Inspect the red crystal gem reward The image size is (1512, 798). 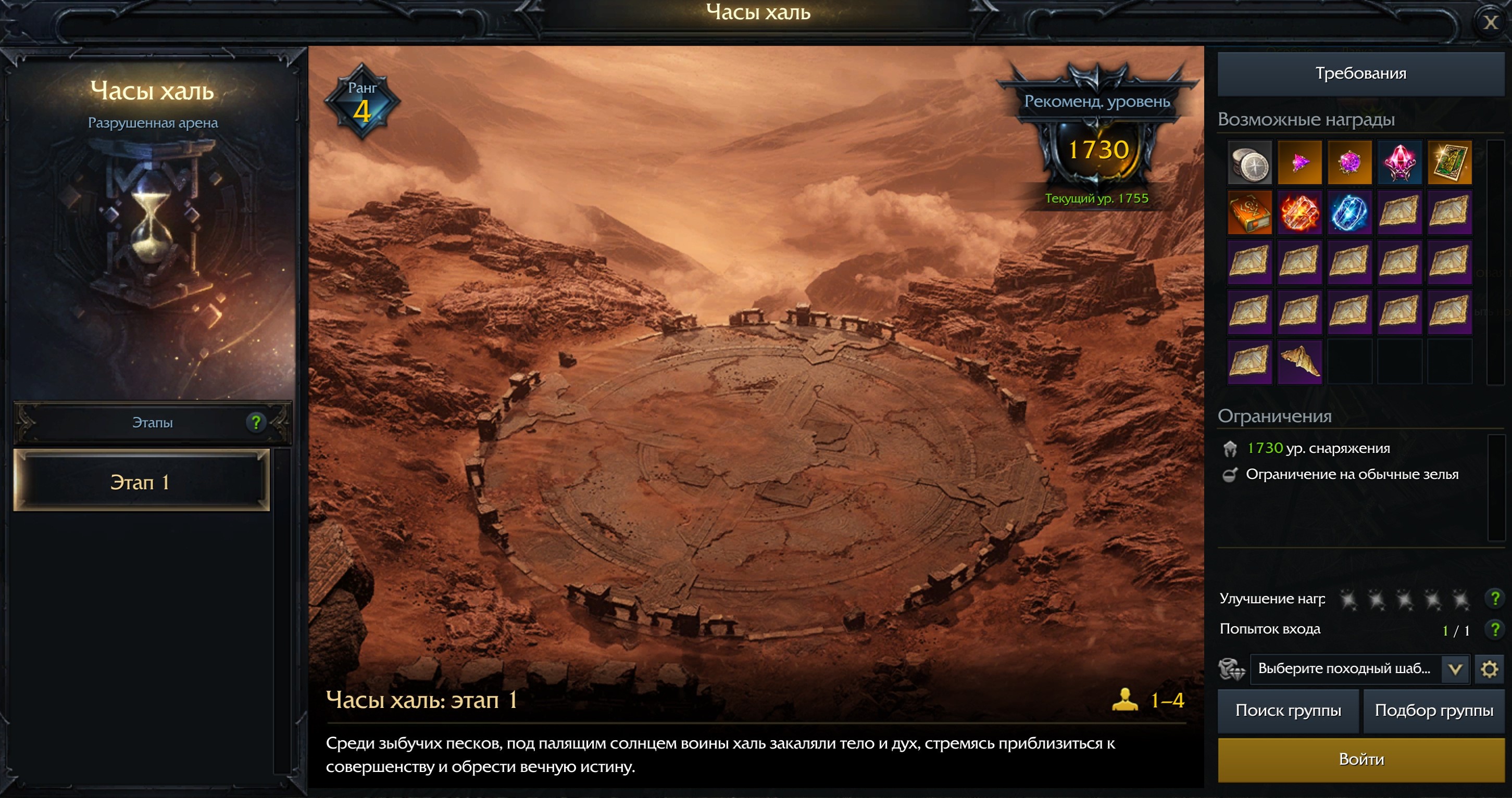[x=1399, y=162]
